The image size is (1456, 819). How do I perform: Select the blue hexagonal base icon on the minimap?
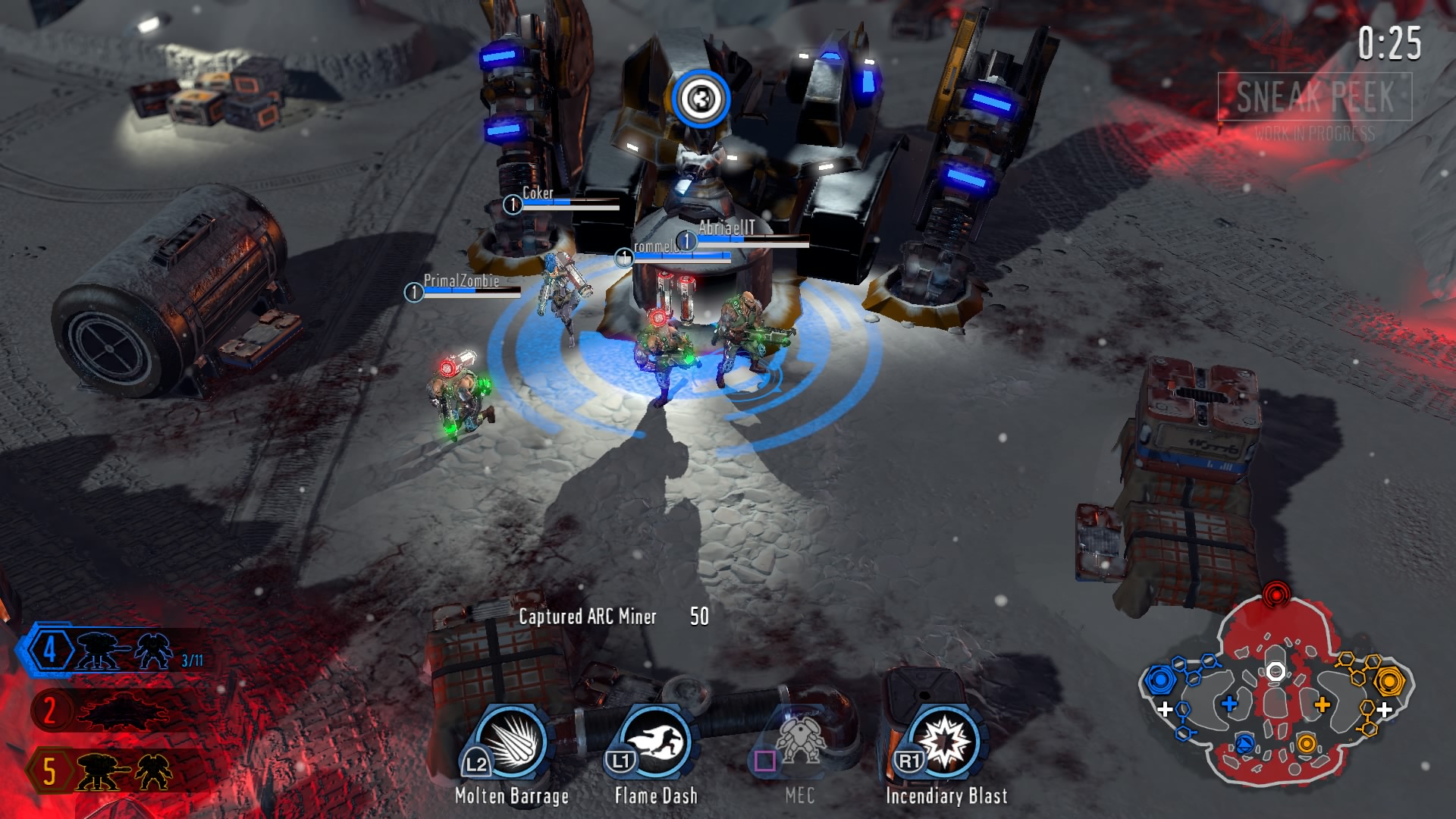[1160, 680]
